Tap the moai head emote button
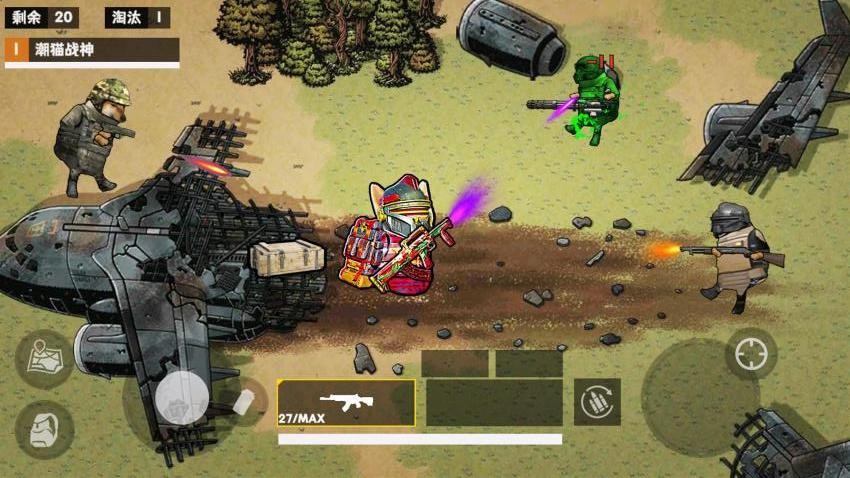This screenshot has height=478, width=850. click(x=44, y=429)
